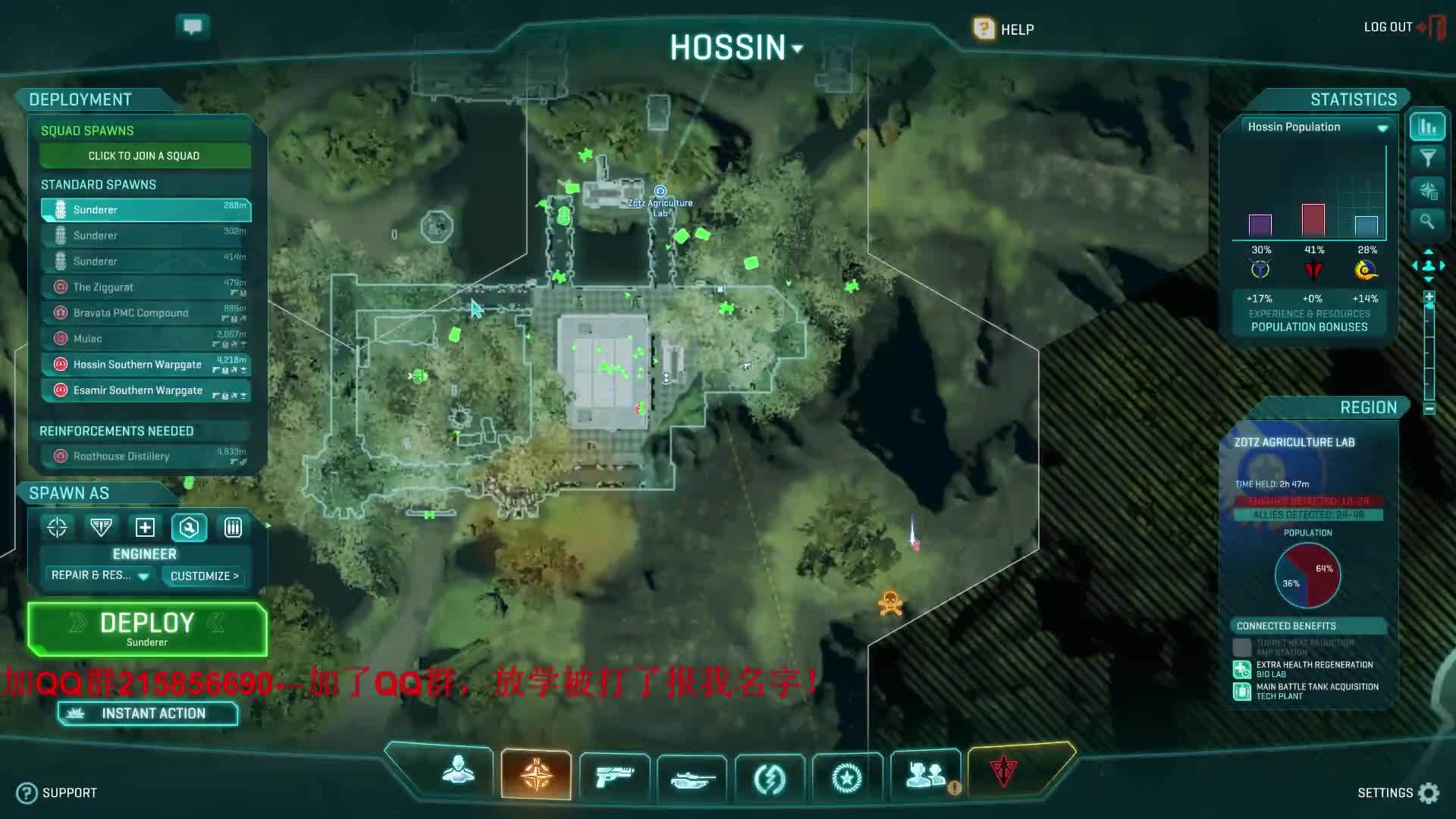Open the Repair & Resupply loadout dropdown
This screenshot has width=1456, height=819.
97,576
